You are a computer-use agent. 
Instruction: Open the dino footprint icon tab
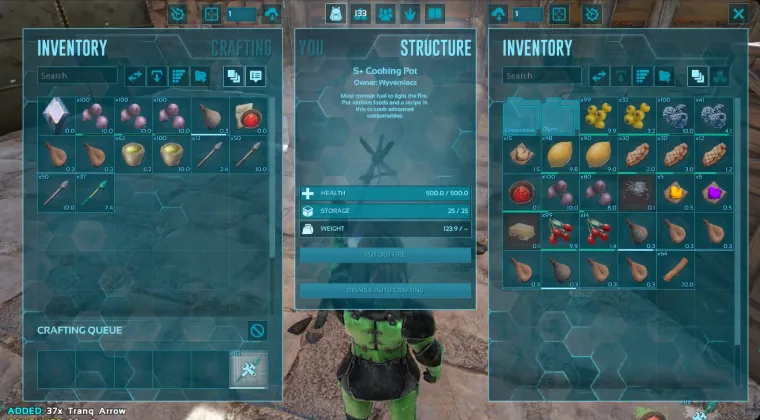tap(411, 14)
